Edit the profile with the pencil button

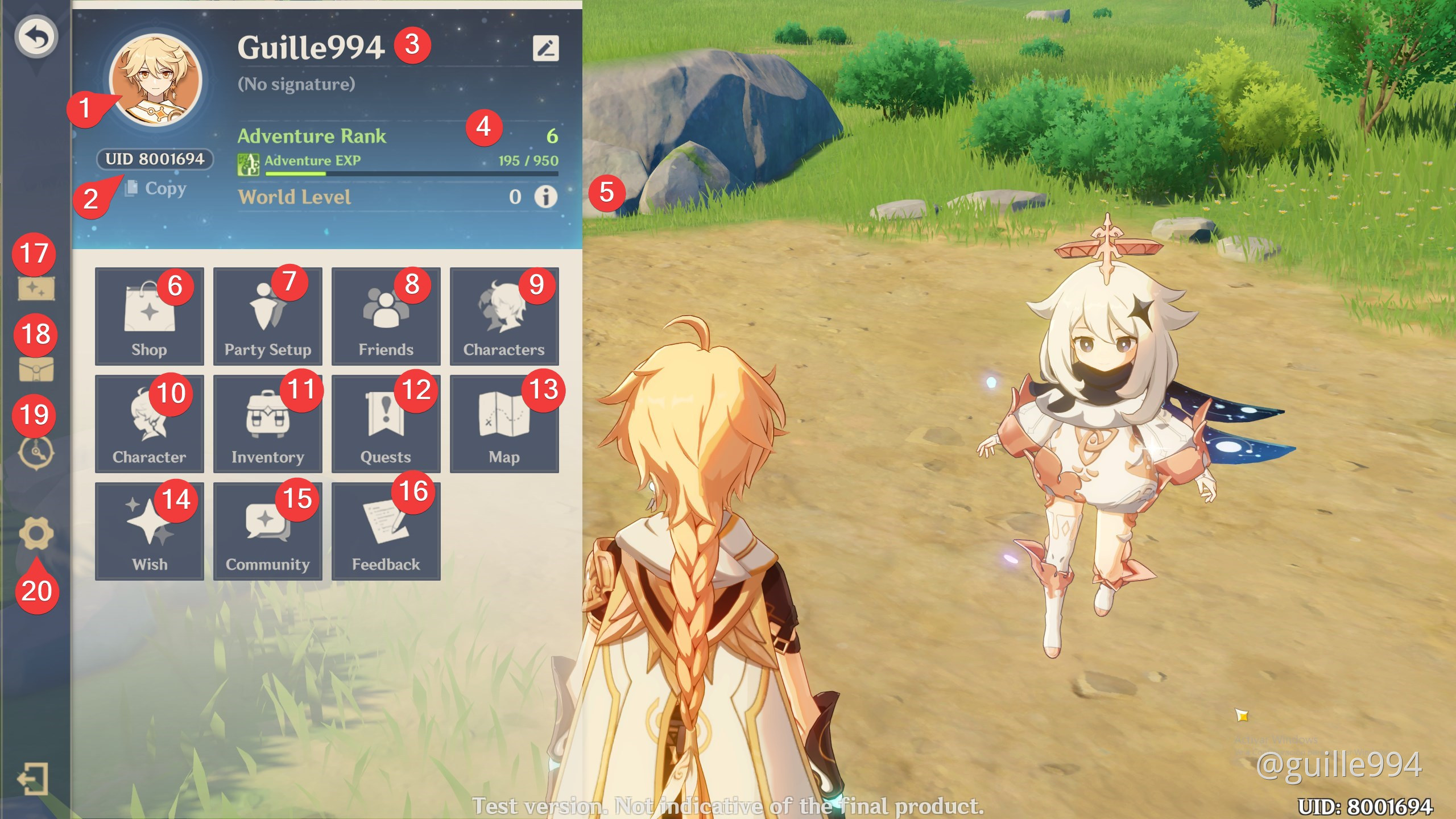545,48
